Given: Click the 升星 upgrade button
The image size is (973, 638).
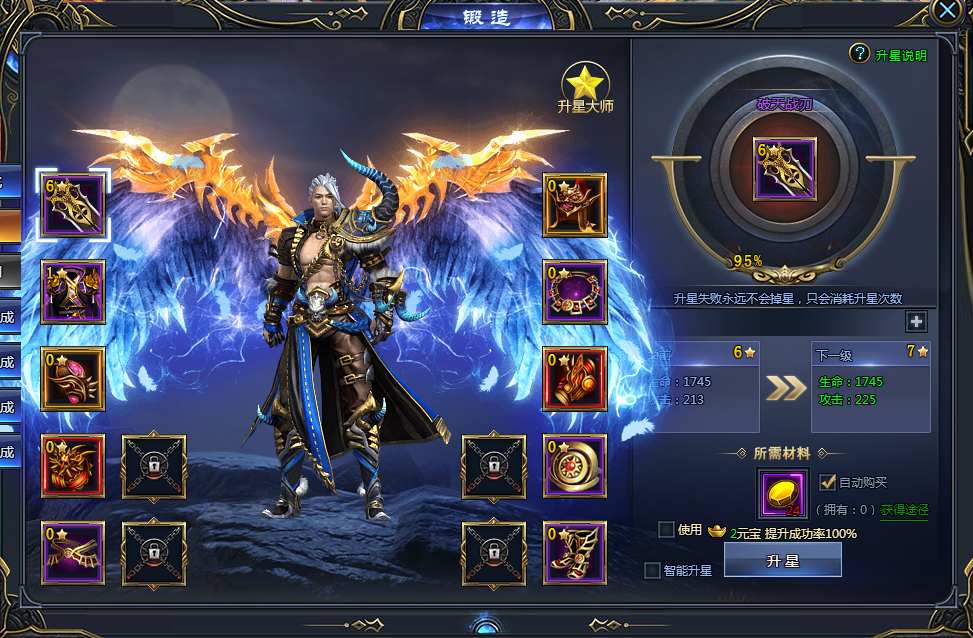Looking at the screenshot, I should coord(782,561).
